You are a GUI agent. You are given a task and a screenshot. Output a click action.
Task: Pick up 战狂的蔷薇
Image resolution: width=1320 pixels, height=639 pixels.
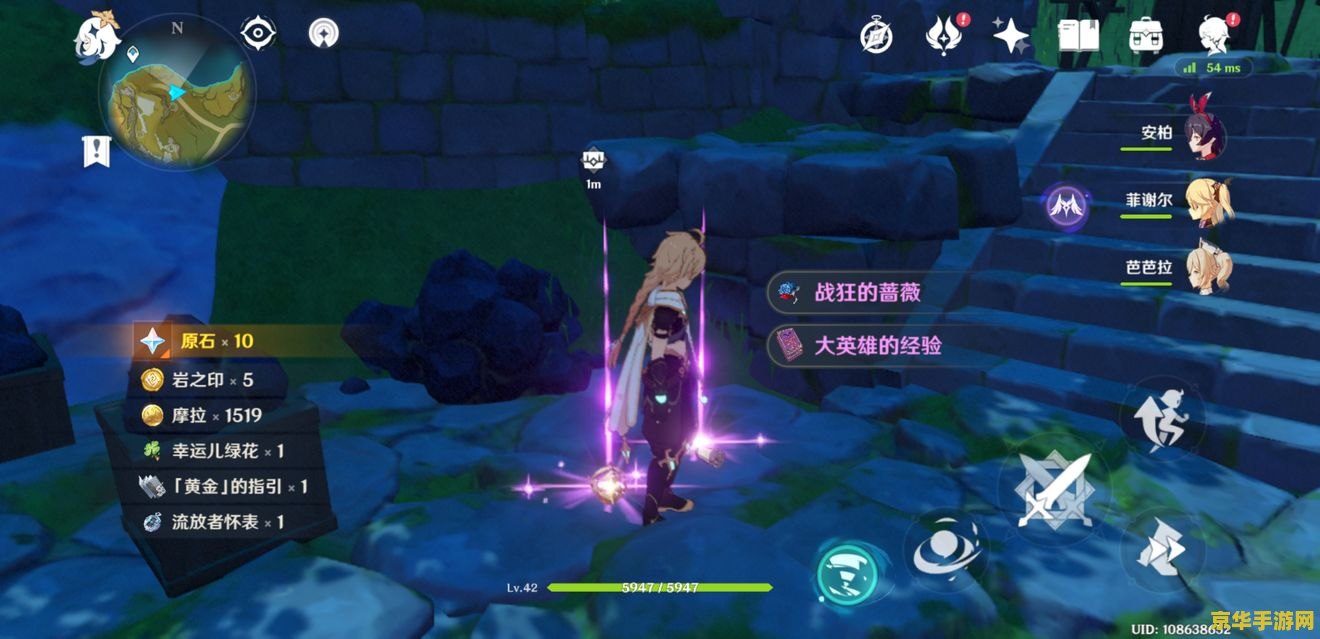(x=866, y=292)
